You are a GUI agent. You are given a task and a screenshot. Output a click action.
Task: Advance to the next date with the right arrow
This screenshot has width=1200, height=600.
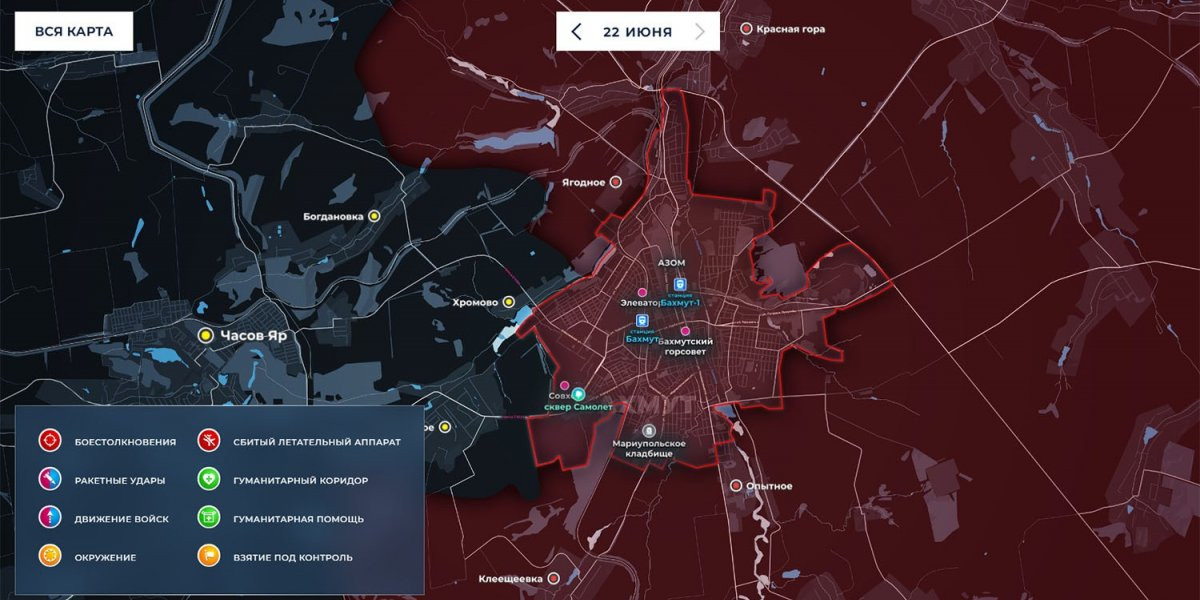point(700,31)
